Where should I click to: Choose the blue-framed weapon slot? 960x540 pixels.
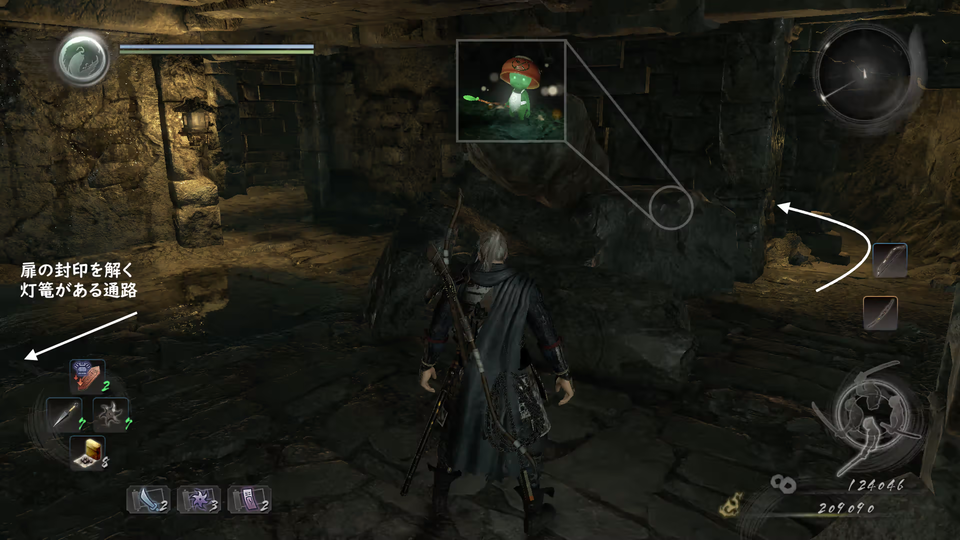coord(889,261)
